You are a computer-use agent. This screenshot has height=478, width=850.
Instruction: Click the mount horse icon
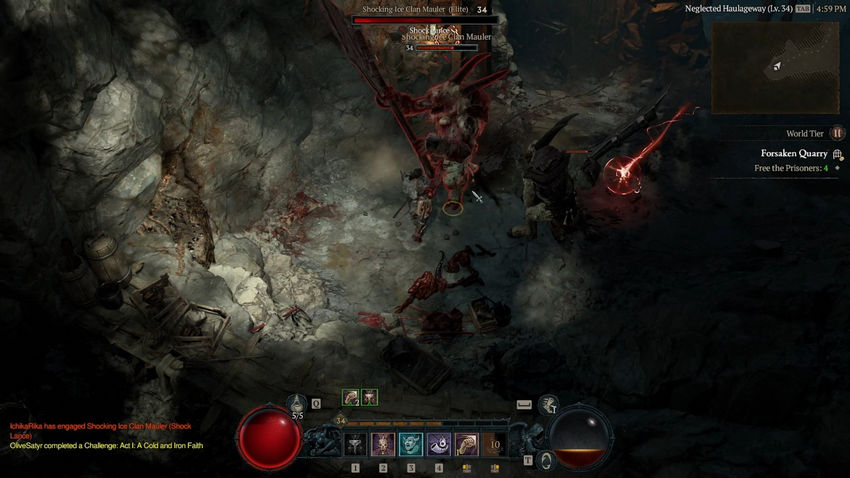coord(548,404)
